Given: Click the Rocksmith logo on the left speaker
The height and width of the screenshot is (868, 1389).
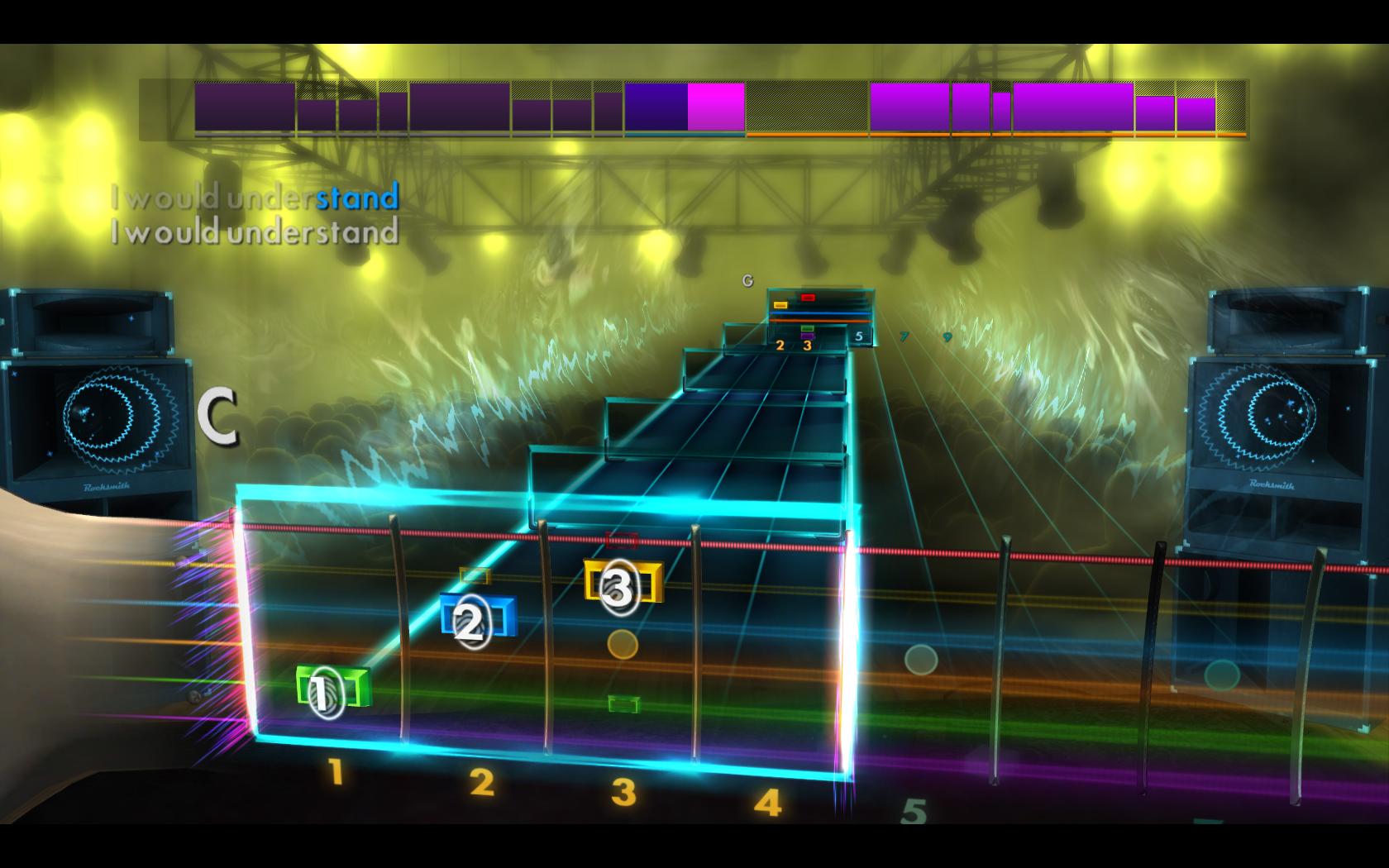Looking at the screenshot, I should pyautogui.click(x=106, y=488).
